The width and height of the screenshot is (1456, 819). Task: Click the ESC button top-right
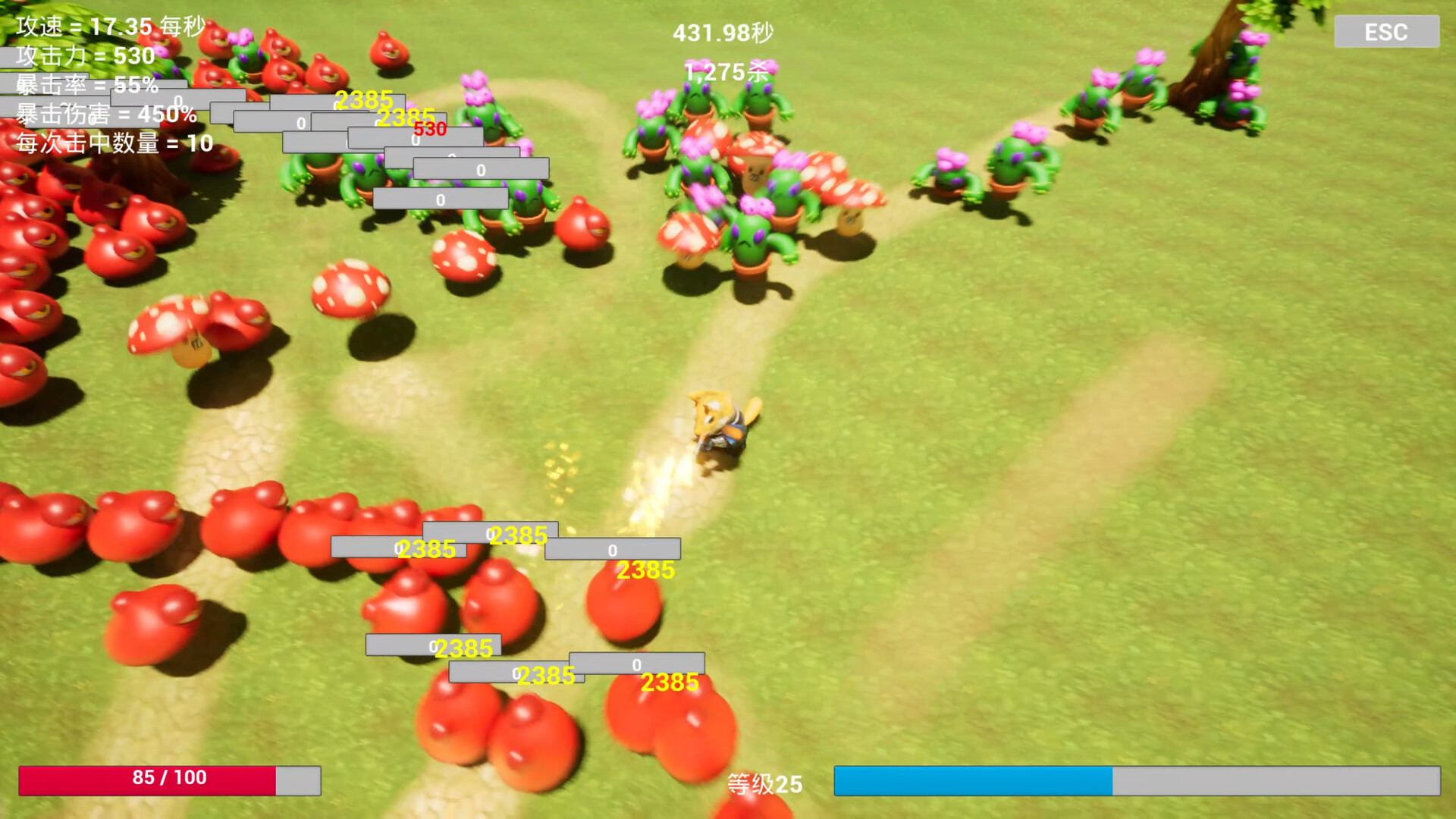click(1386, 31)
